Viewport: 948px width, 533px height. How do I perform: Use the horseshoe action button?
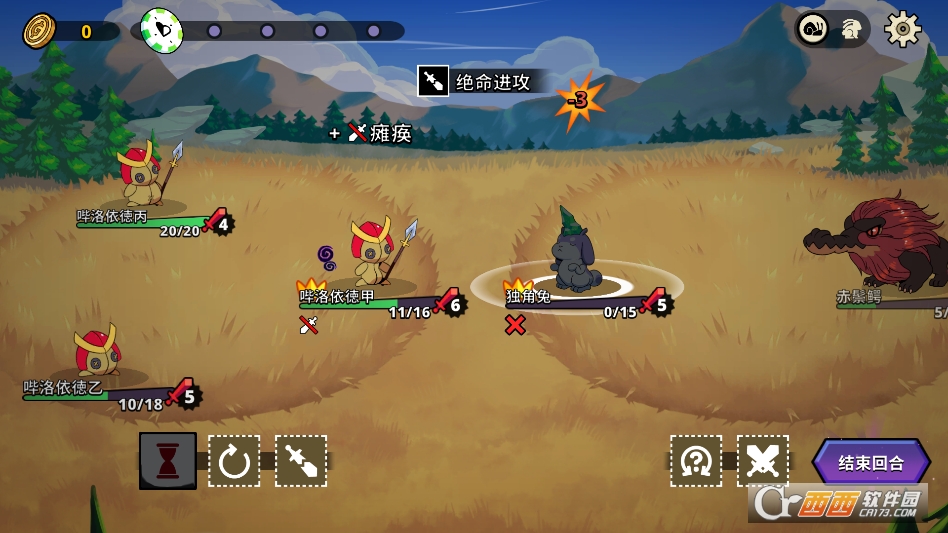[696, 461]
